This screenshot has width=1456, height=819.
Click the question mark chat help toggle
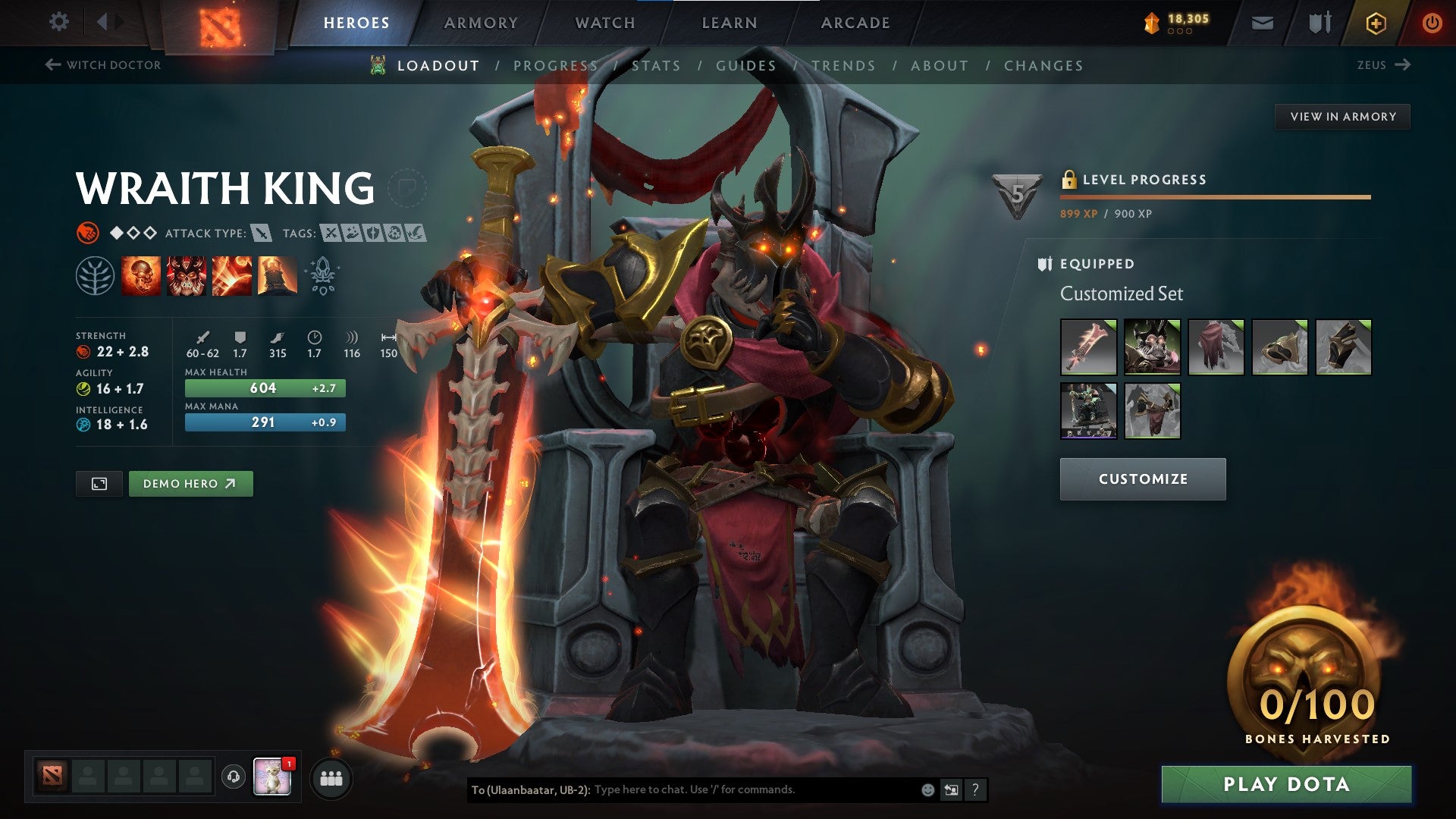coord(974,789)
